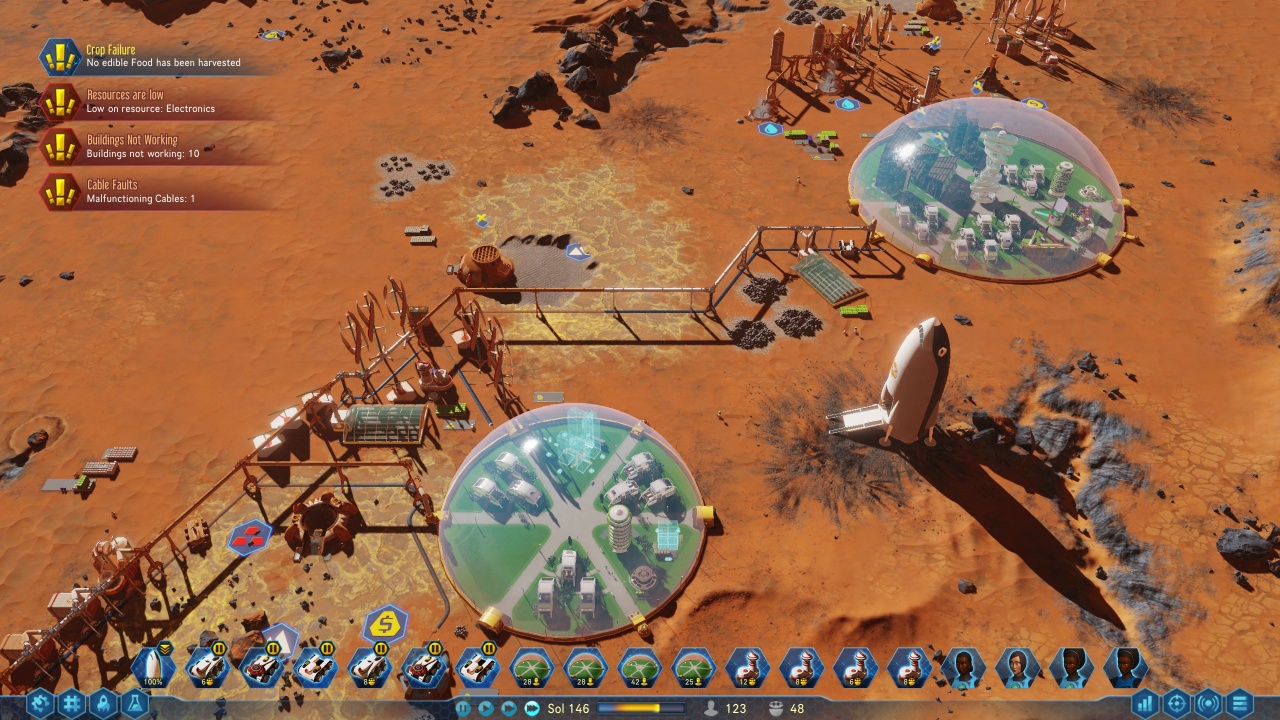This screenshot has width=1280, height=720.
Task: Set the game to normal play speed
Action: click(486, 708)
